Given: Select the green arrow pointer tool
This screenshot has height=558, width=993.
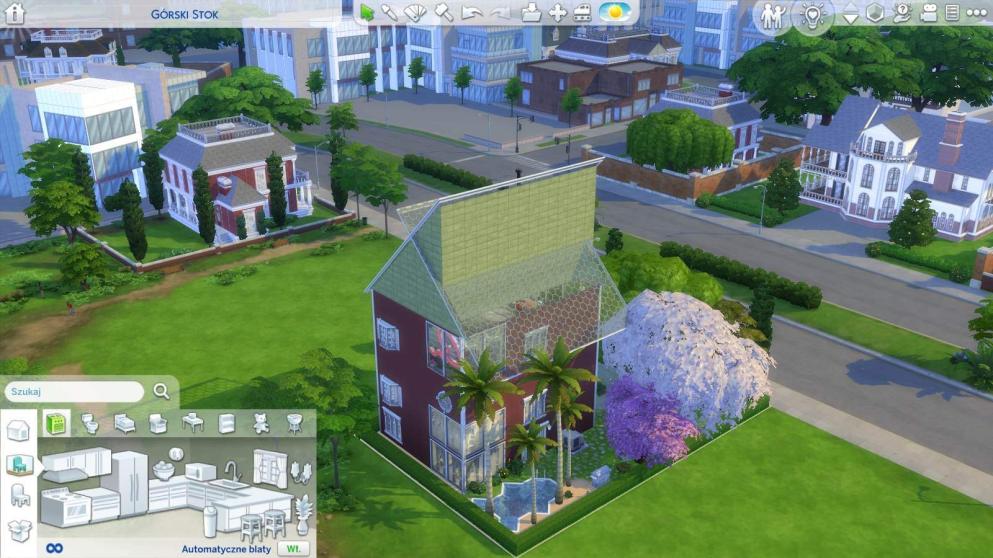Looking at the screenshot, I should tap(367, 13).
